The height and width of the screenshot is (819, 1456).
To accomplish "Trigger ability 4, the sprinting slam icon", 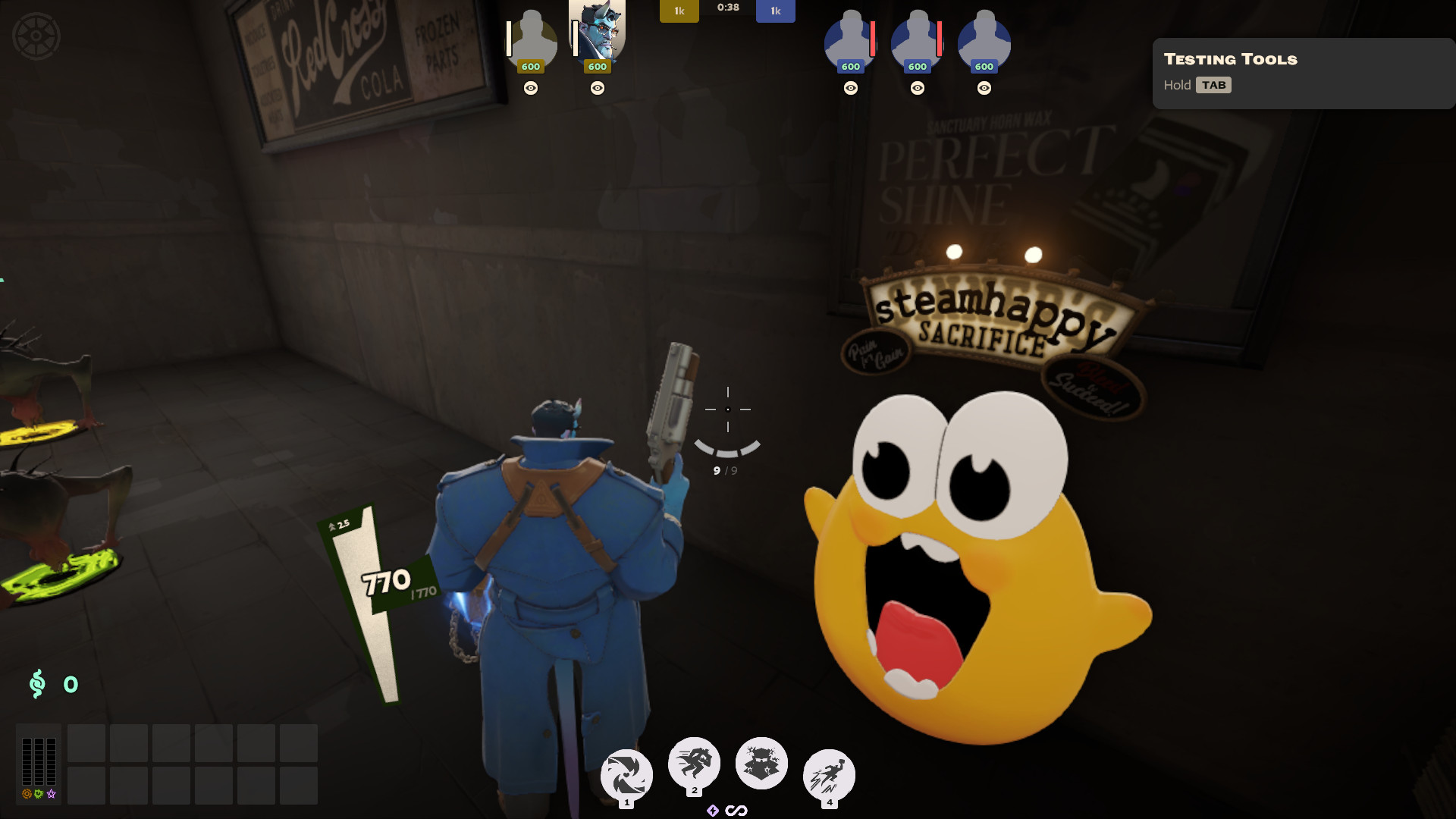I will (829, 775).
